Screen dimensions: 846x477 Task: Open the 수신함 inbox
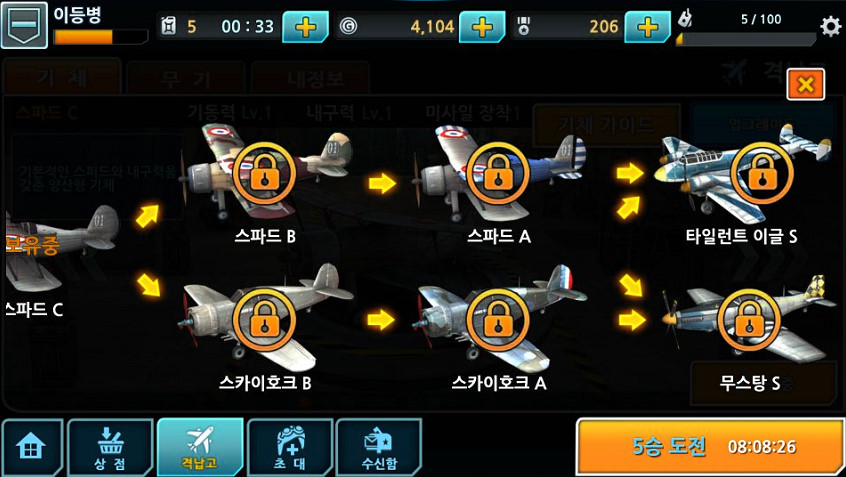tap(378, 447)
